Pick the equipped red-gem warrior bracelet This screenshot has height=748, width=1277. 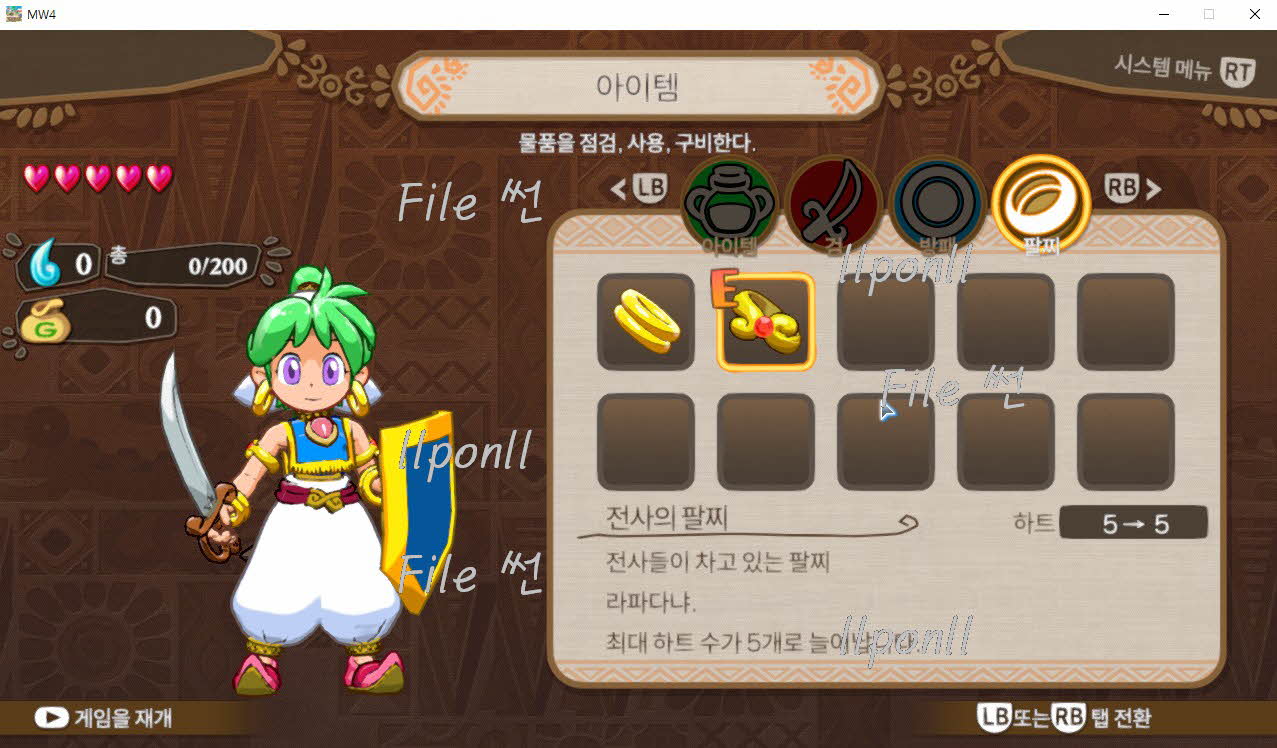coord(766,322)
